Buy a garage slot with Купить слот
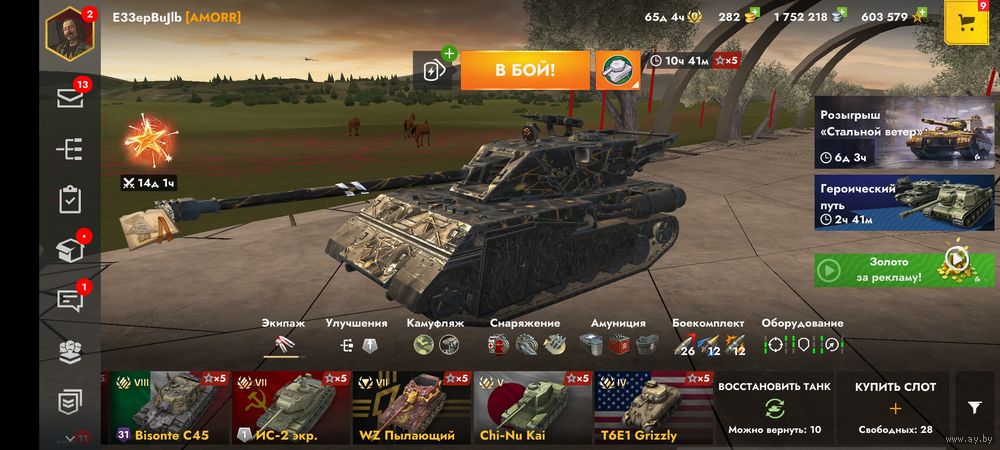The height and width of the screenshot is (450, 1000). click(895, 408)
